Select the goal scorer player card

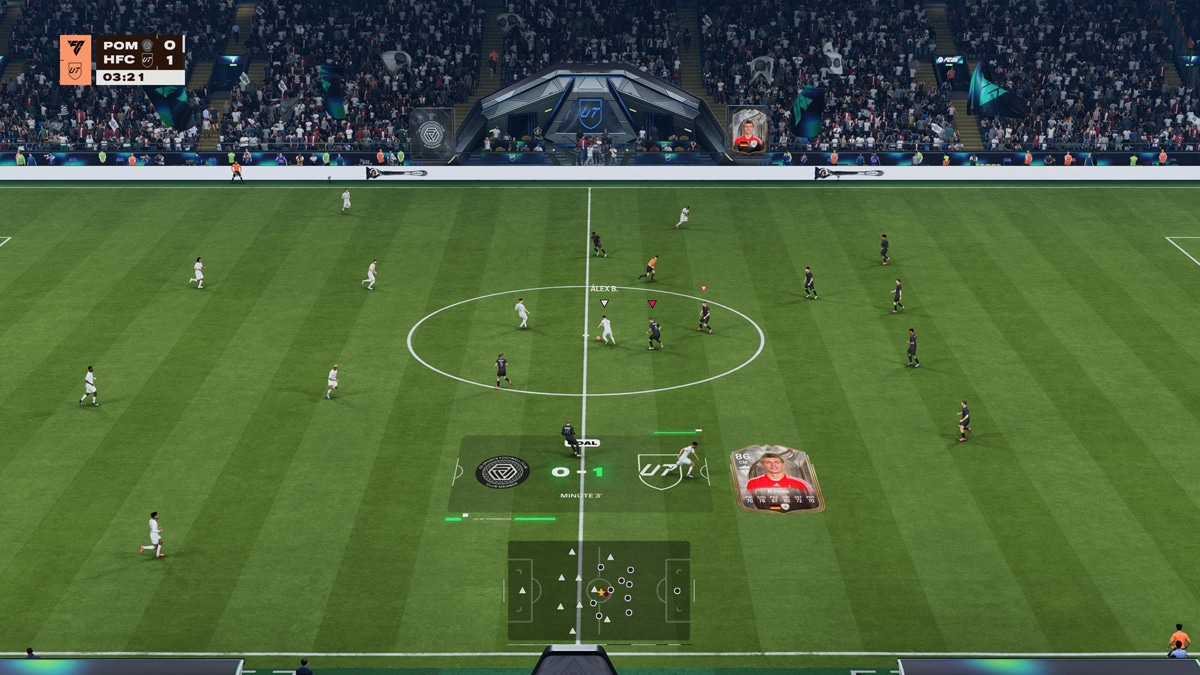coord(777,479)
